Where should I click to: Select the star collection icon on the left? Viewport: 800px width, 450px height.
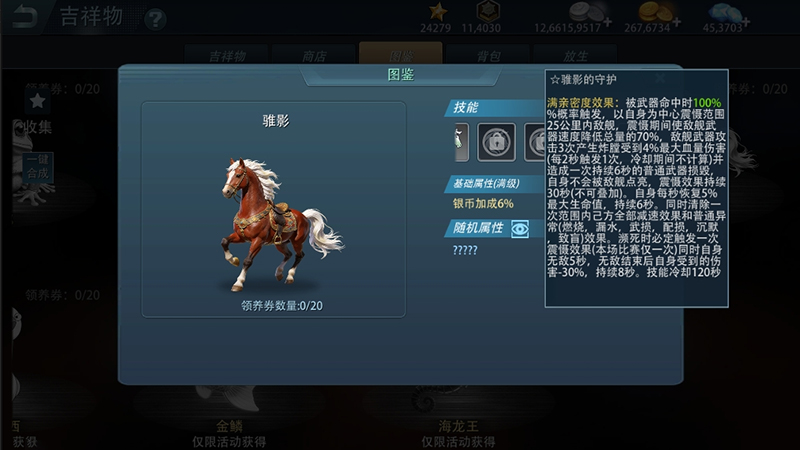(37, 100)
